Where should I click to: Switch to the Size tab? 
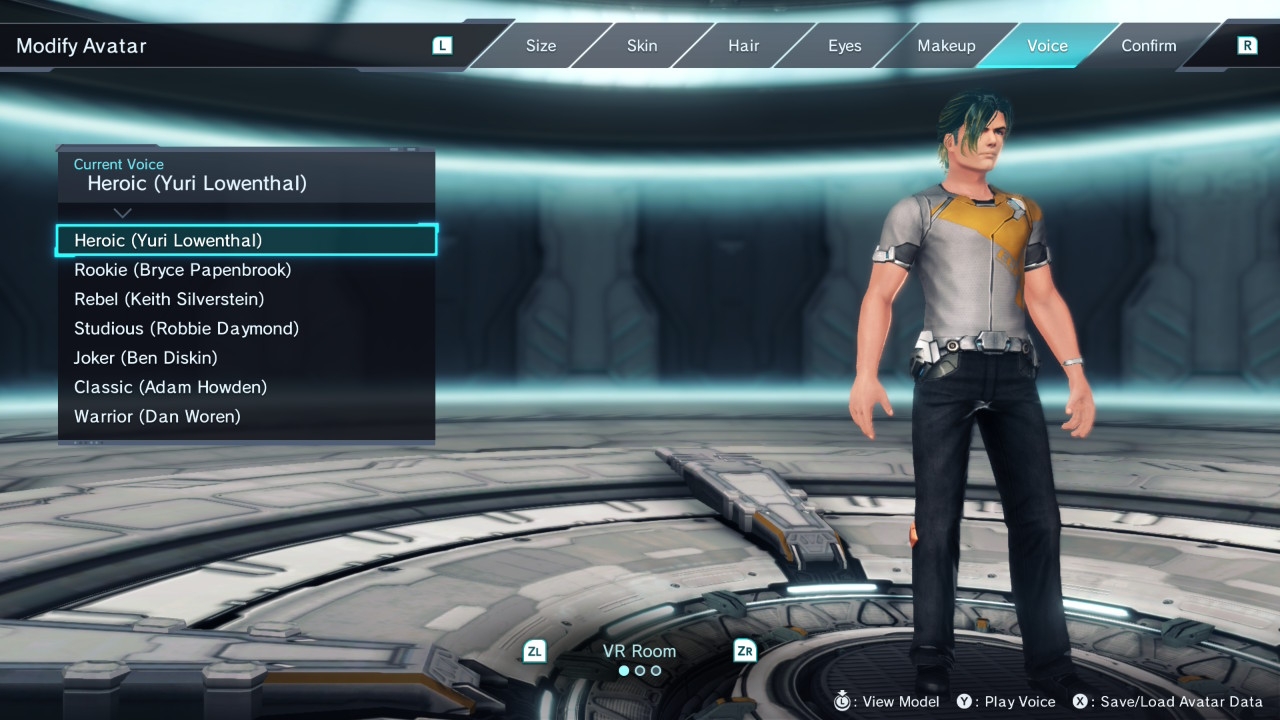(541, 46)
